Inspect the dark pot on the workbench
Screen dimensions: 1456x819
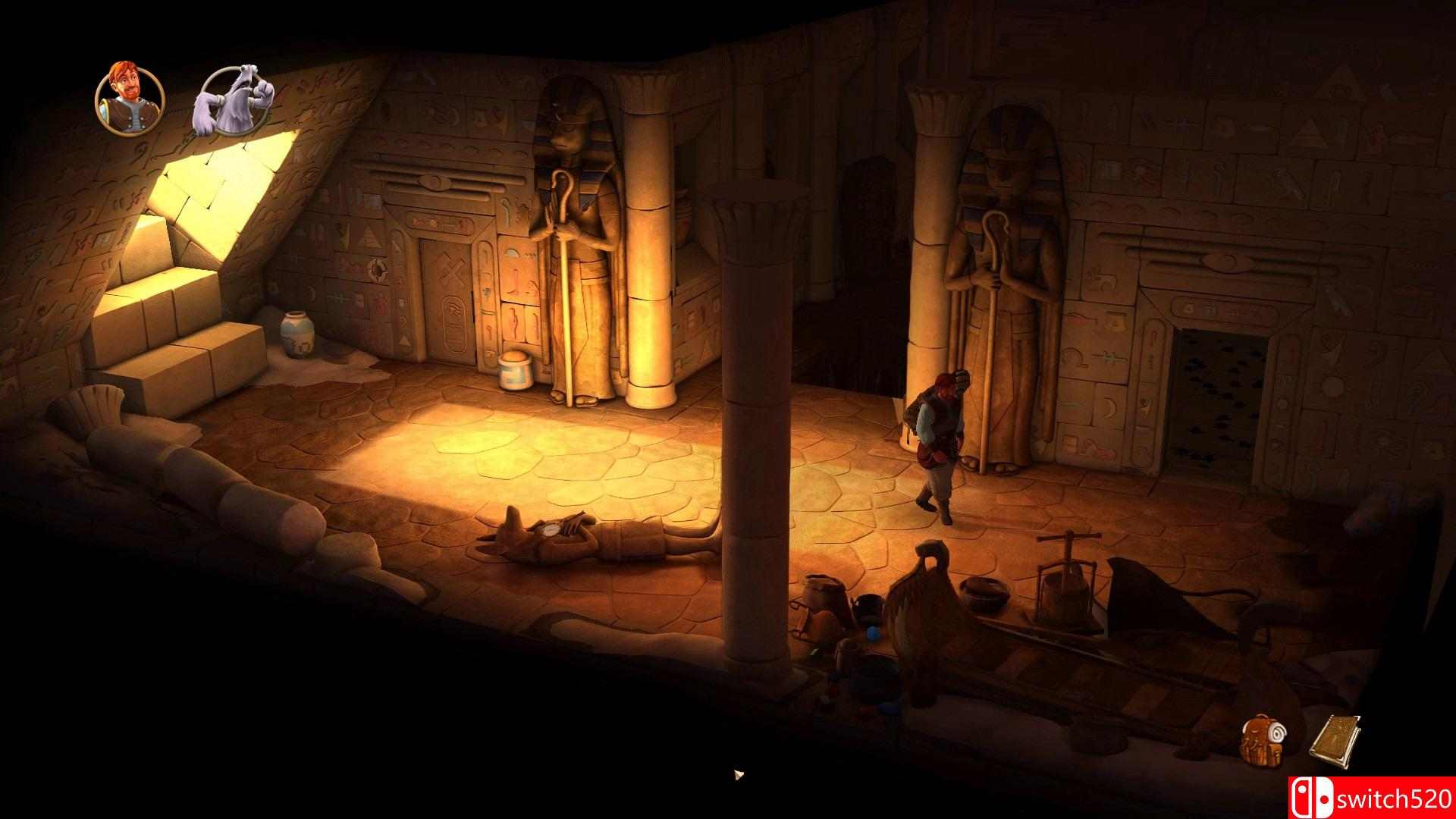click(982, 588)
